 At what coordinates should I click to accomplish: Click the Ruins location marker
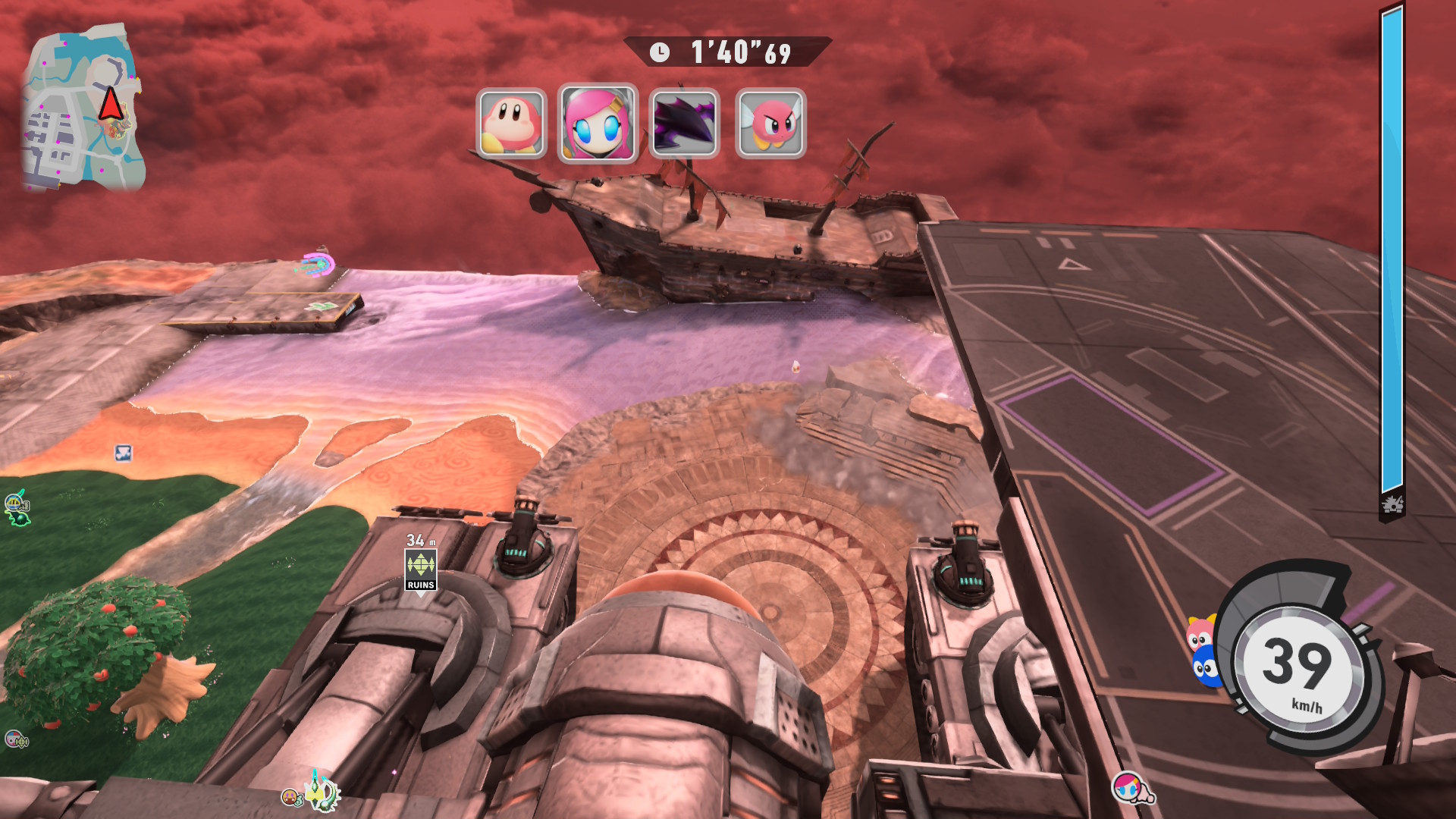421,570
